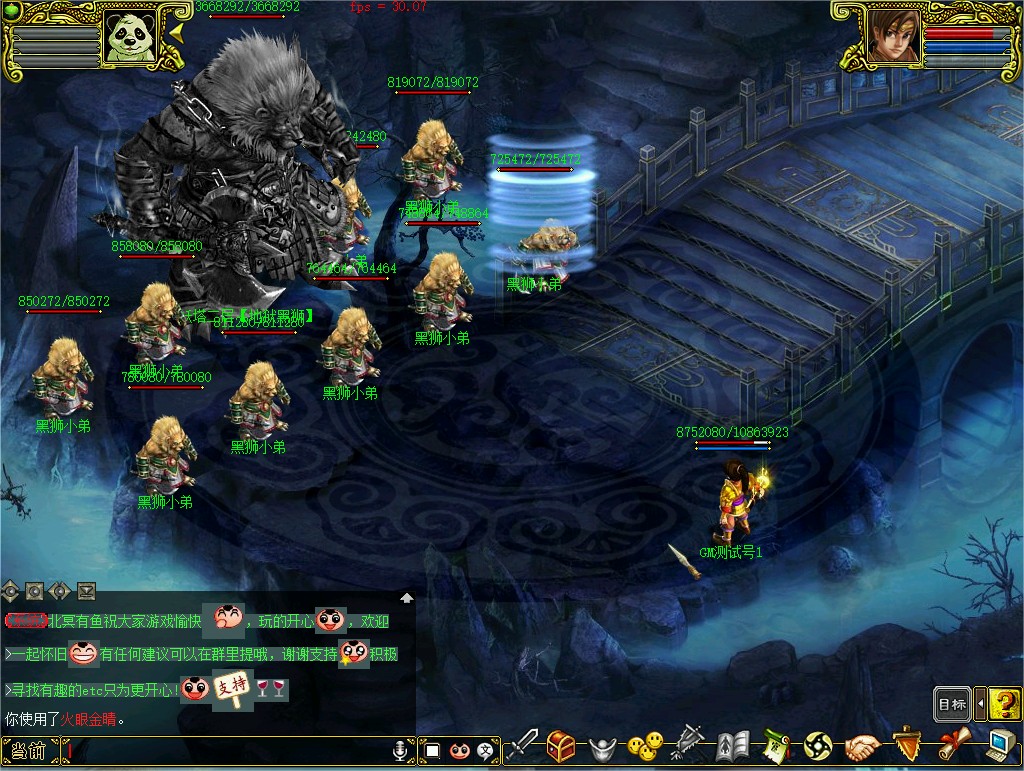The image size is (1024, 771).
Task: Click the player character portrait
Action: coord(892,37)
